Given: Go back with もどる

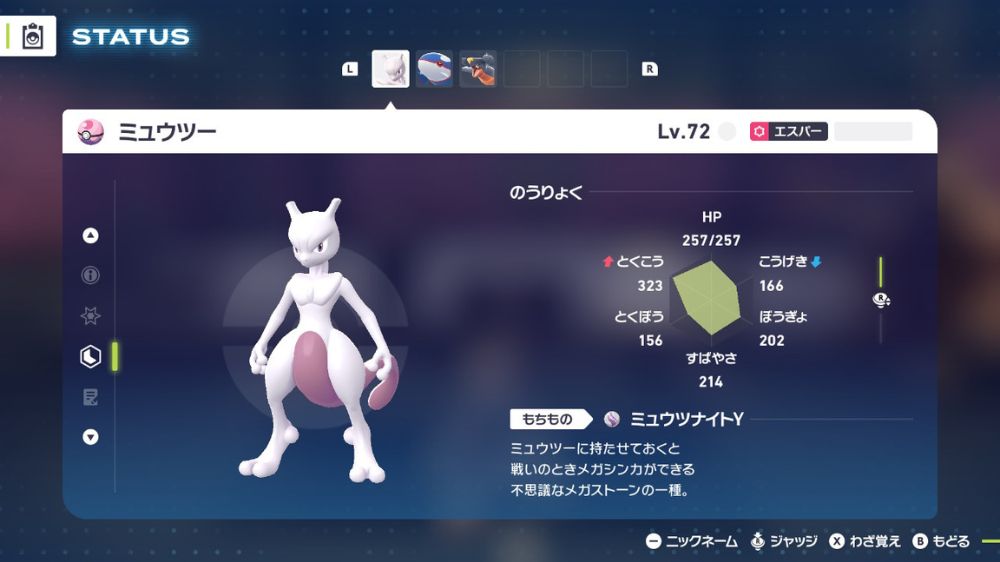Looking at the screenshot, I should [941, 541].
